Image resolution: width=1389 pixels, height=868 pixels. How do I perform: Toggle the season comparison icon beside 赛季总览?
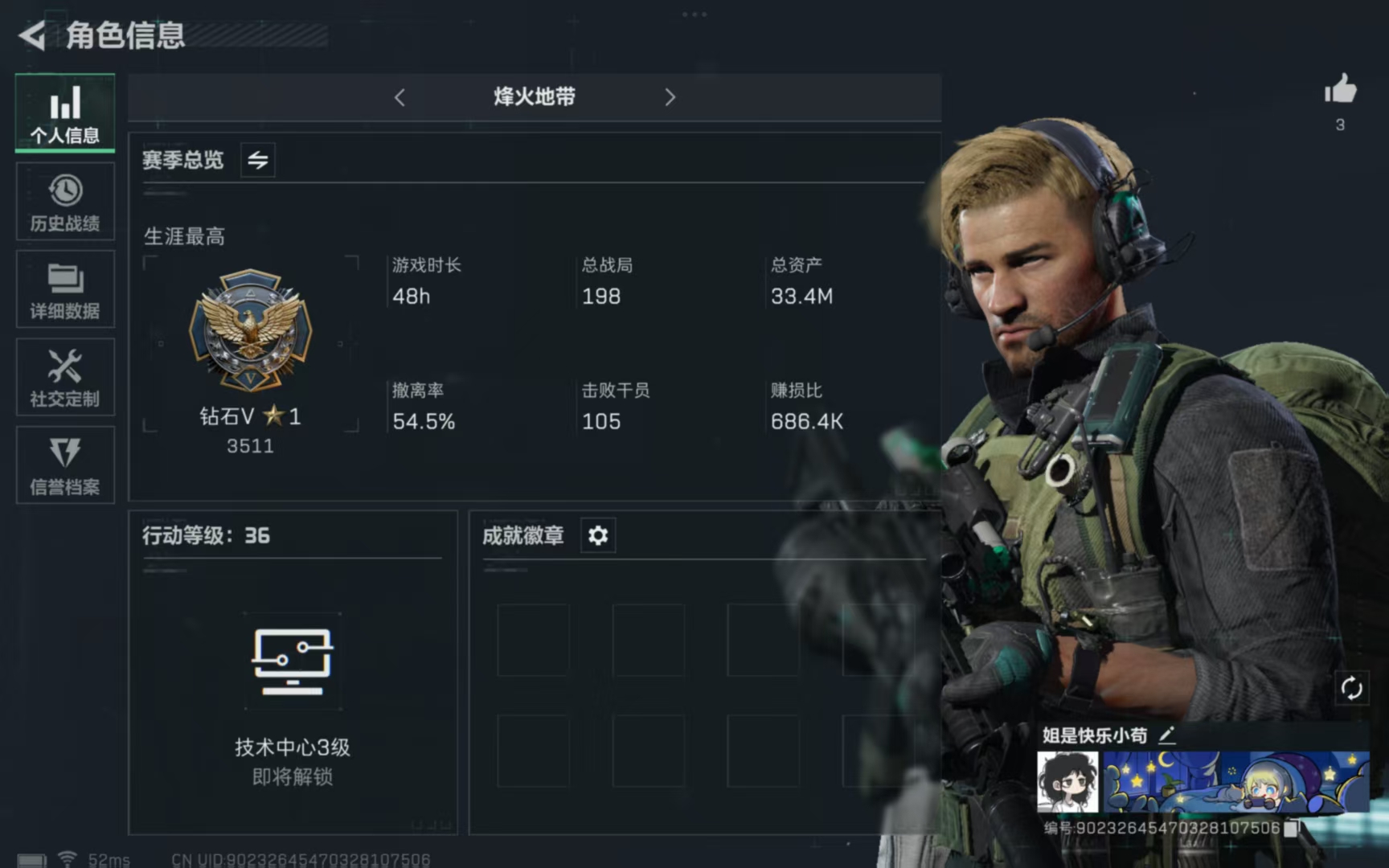coord(257,159)
